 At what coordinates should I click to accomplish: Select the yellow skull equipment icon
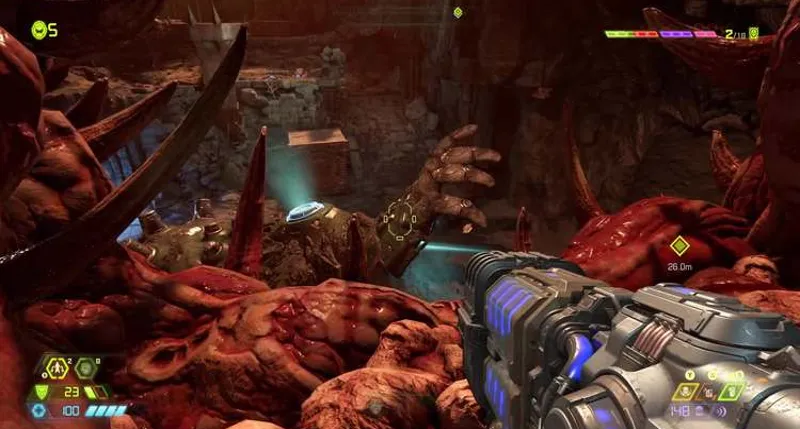pos(687,391)
